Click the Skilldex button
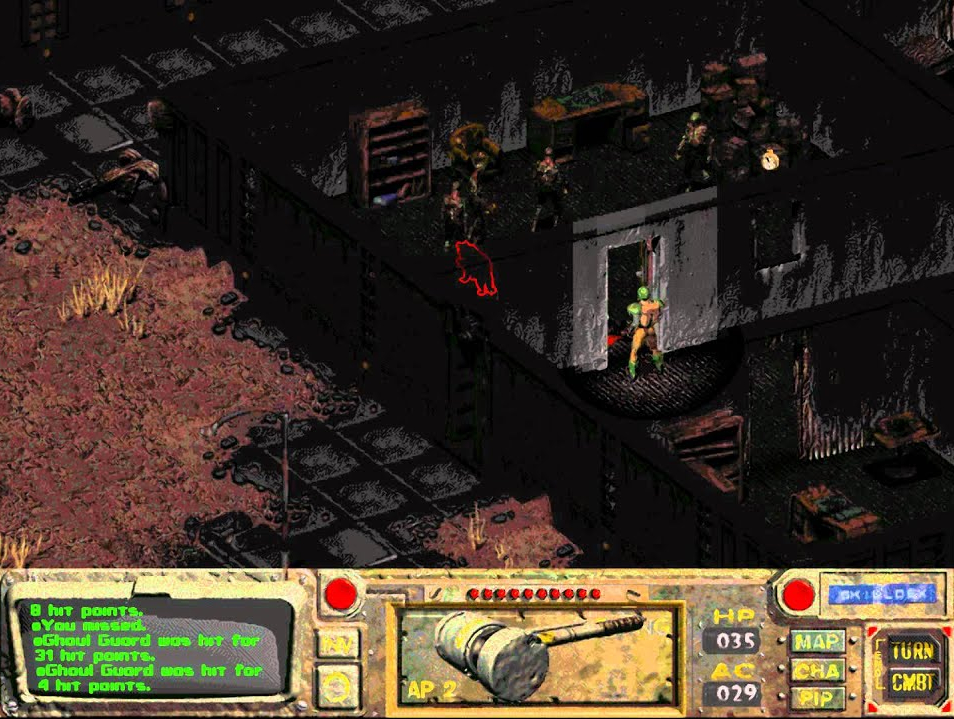Image resolution: width=954 pixels, height=719 pixels. click(881, 593)
